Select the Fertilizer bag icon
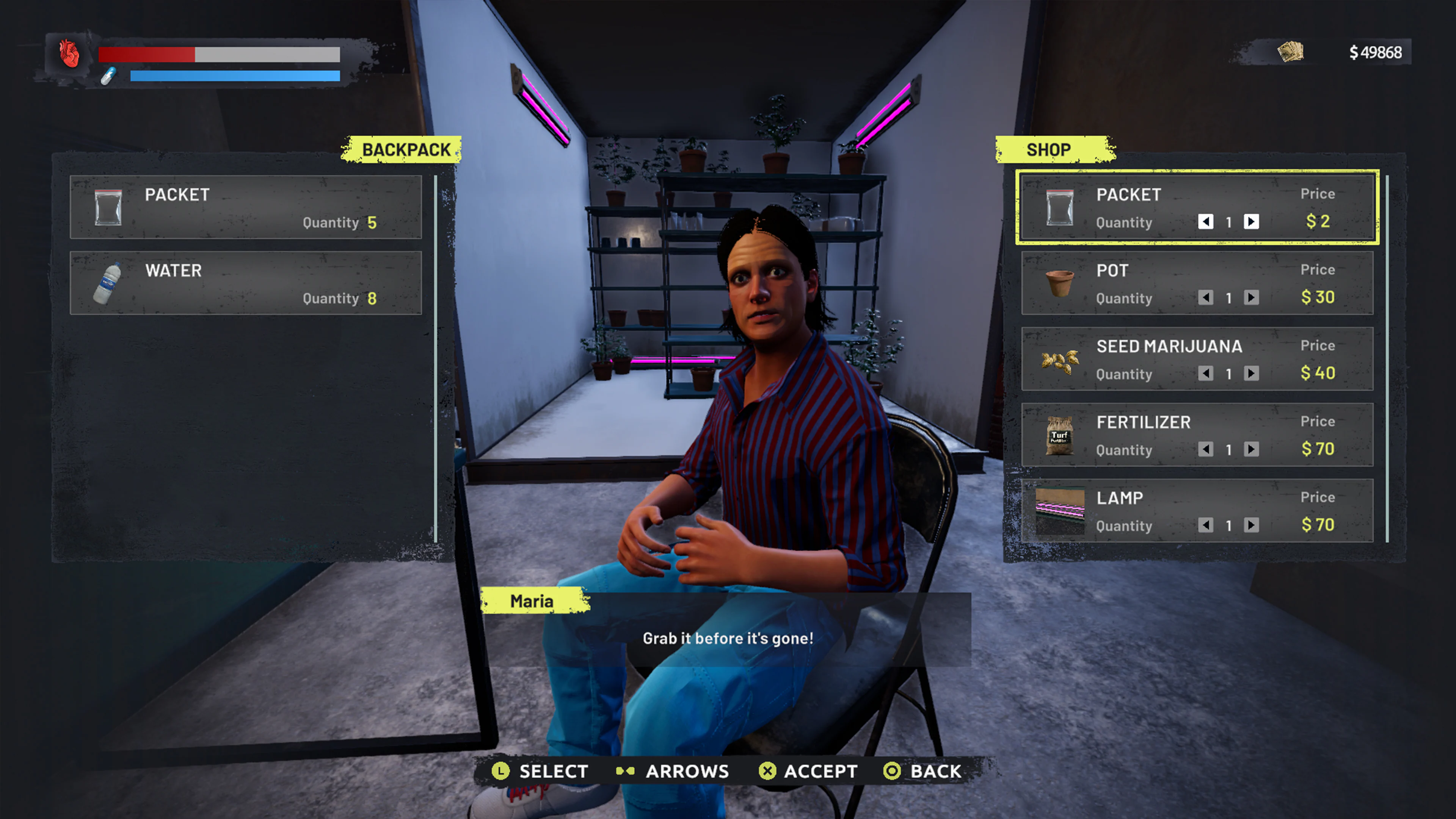 (x=1060, y=436)
